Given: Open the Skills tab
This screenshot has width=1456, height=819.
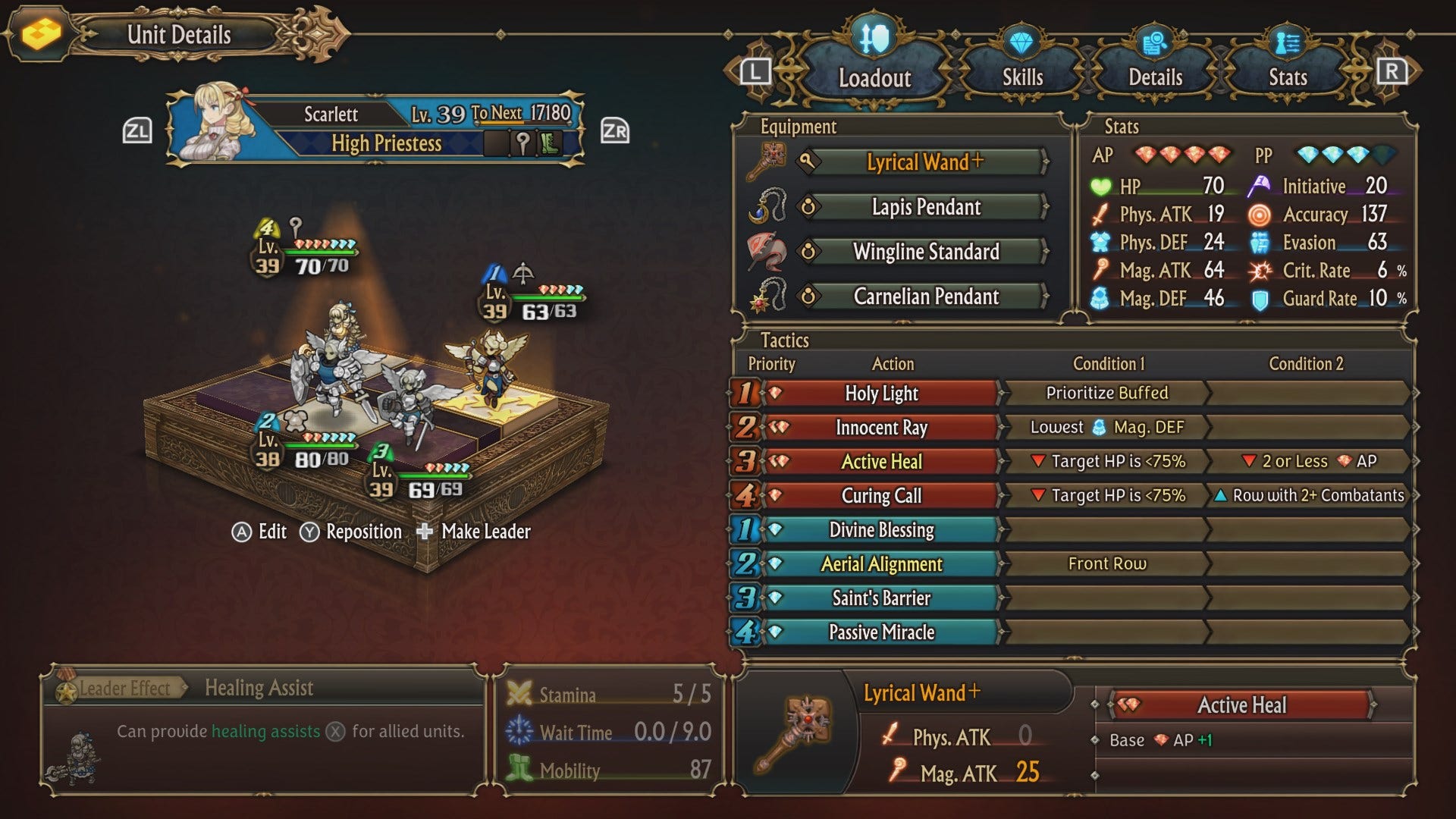Looking at the screenshot, I should point(1022,77).
